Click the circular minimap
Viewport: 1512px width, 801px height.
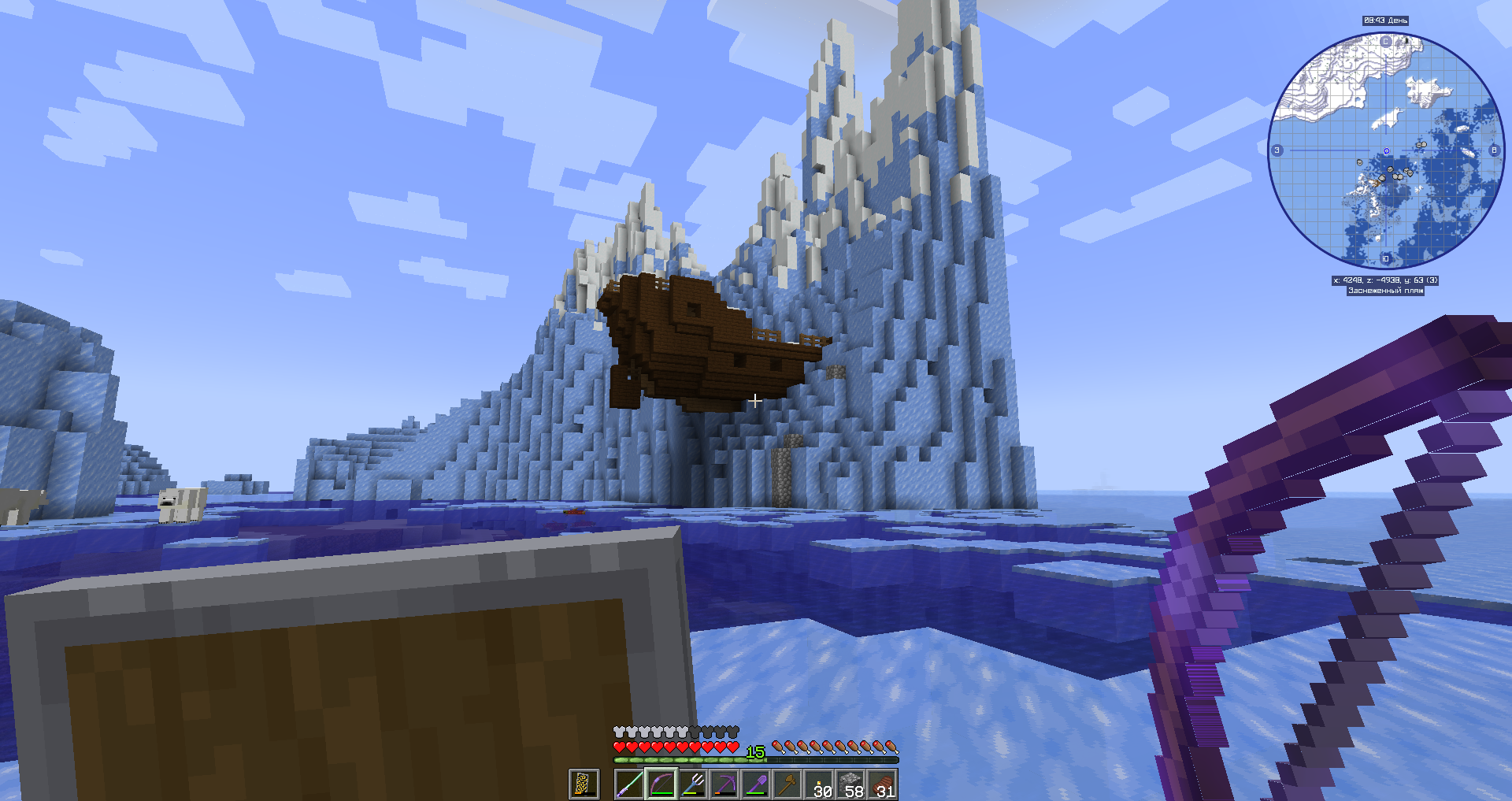1386,150
